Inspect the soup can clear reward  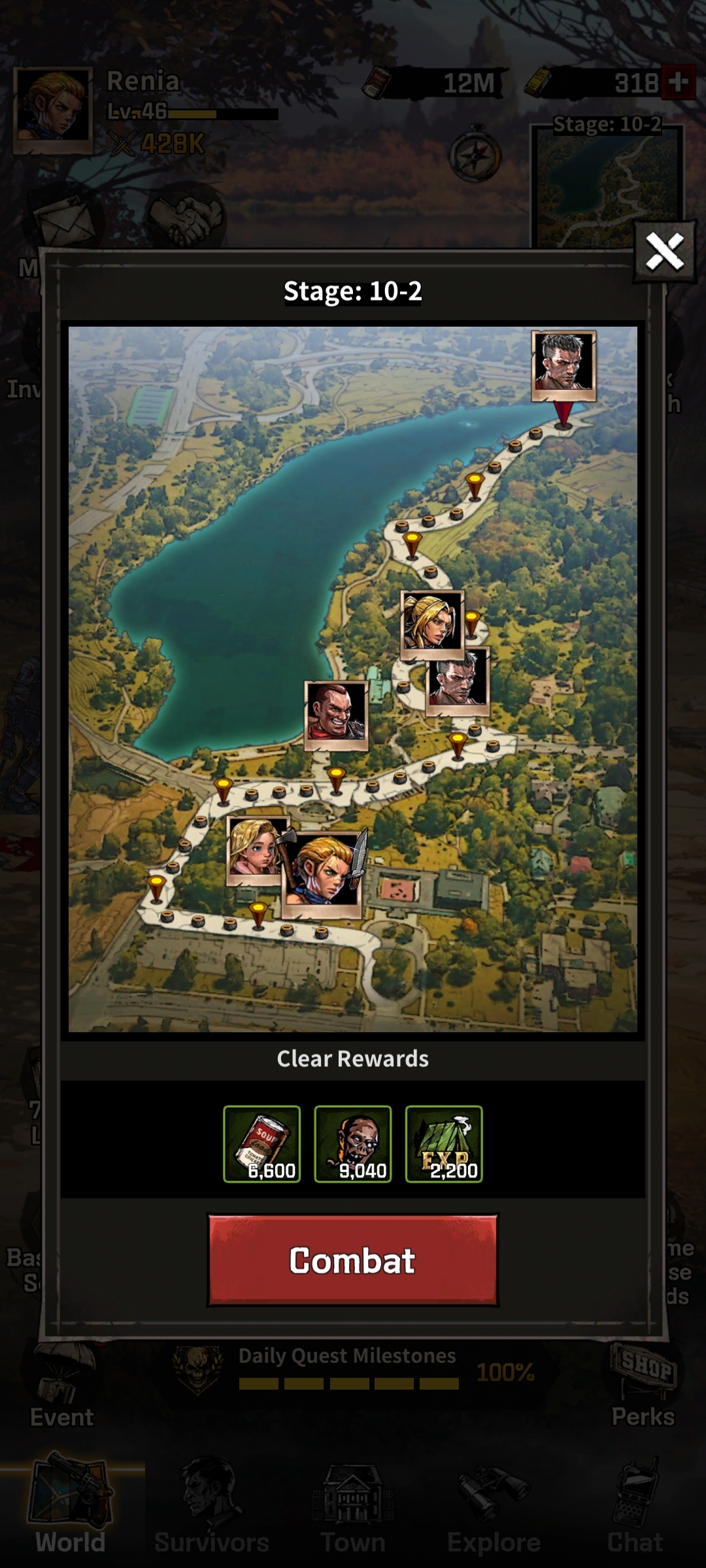(x=261, y=1143)
